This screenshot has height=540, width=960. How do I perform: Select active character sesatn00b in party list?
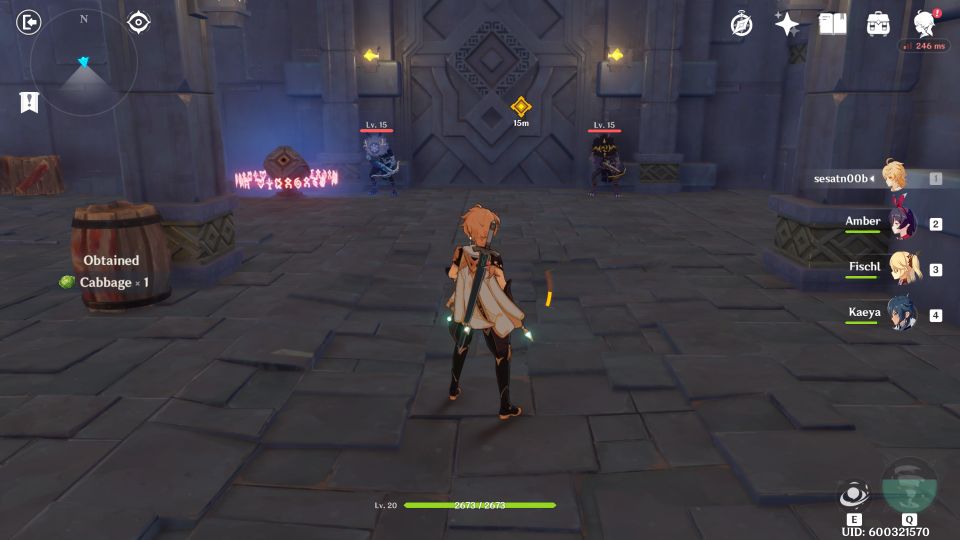coord(893,178)
